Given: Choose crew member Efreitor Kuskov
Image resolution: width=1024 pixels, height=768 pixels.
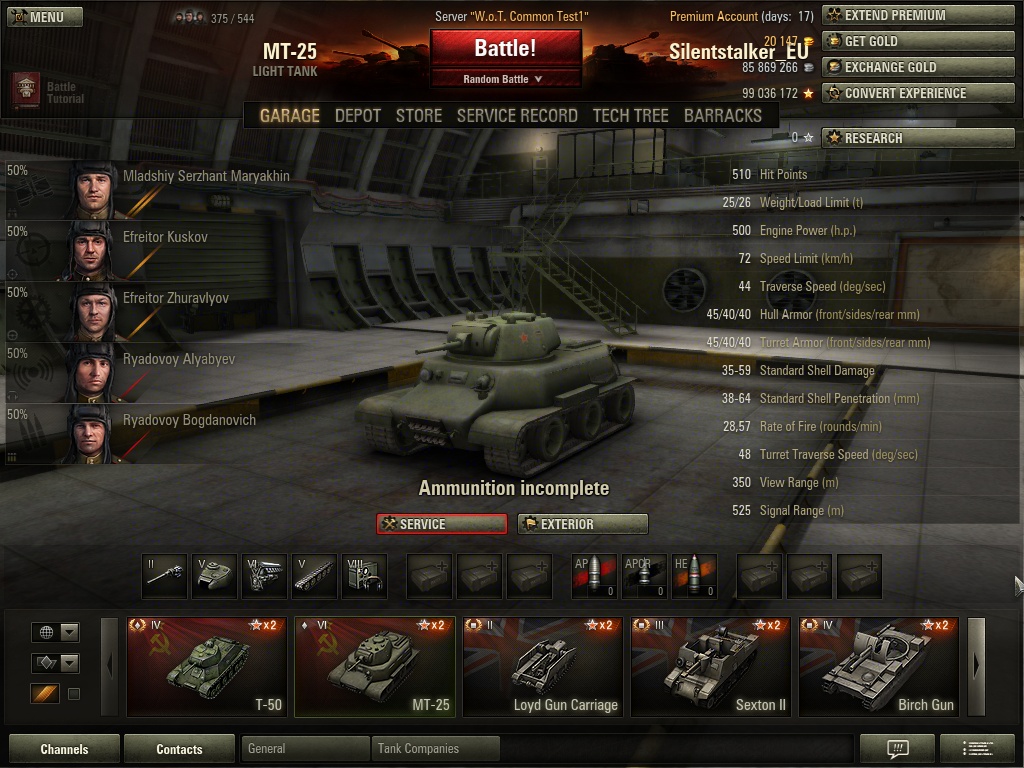Looking at the screenshot, I should (165, 238).
